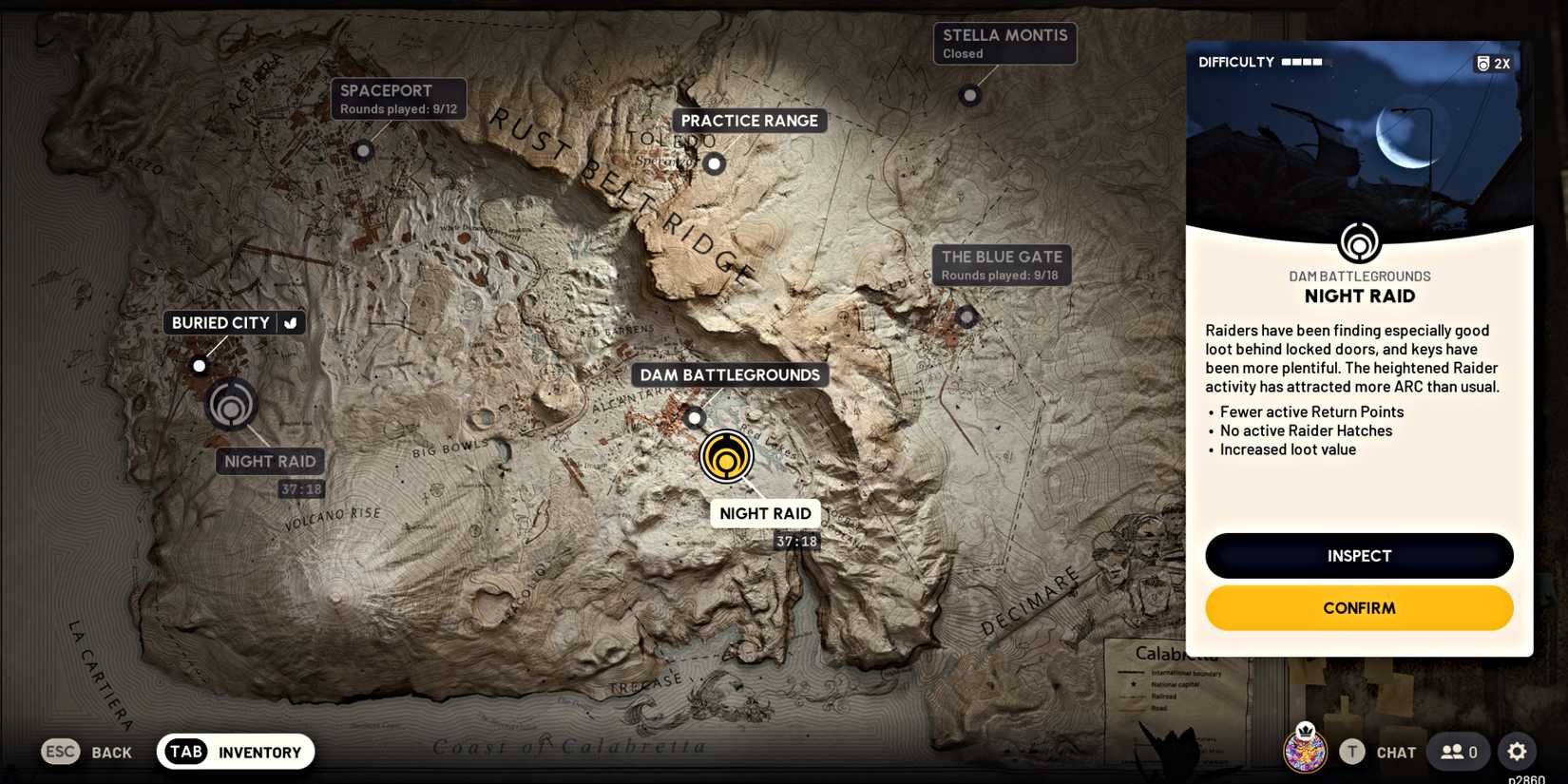The height and width of the screenshot is (784, 1568).
Task: Select the crown-badged player avatar
Action: (x=1304, y=751)
